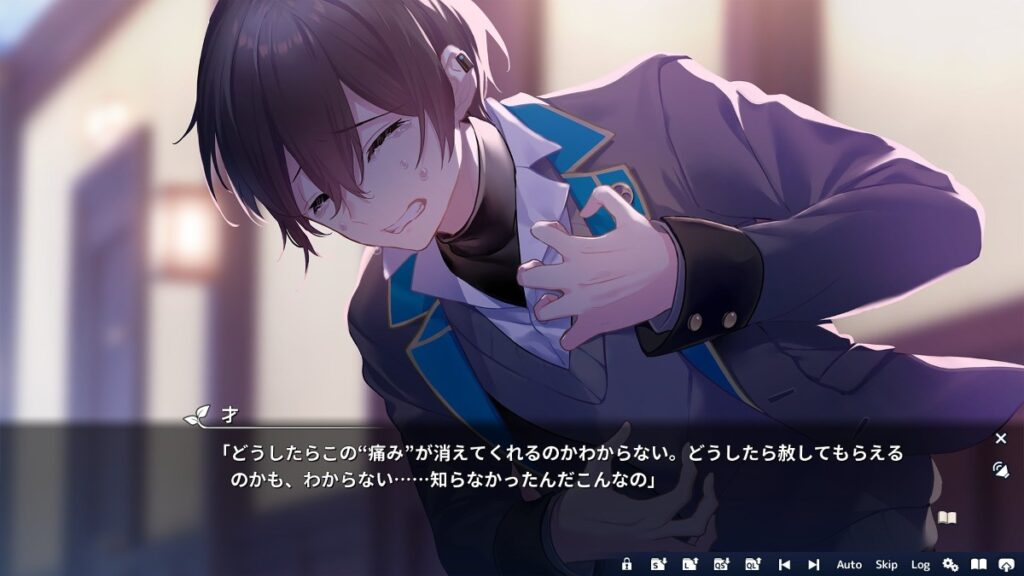
Task: Open the backlog with Log
Action: (920, 565)
